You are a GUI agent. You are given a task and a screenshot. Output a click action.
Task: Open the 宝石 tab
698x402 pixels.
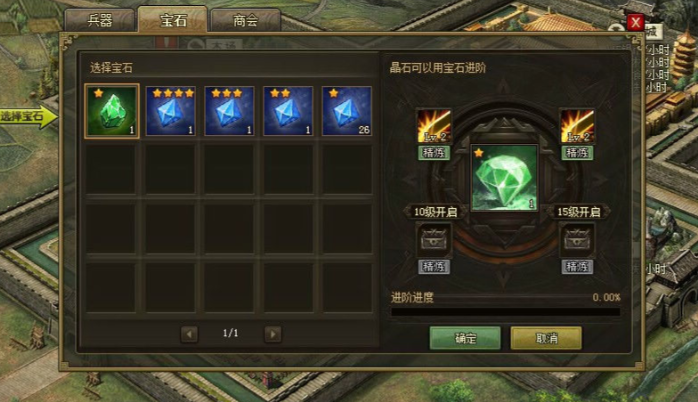pos(173,20)
